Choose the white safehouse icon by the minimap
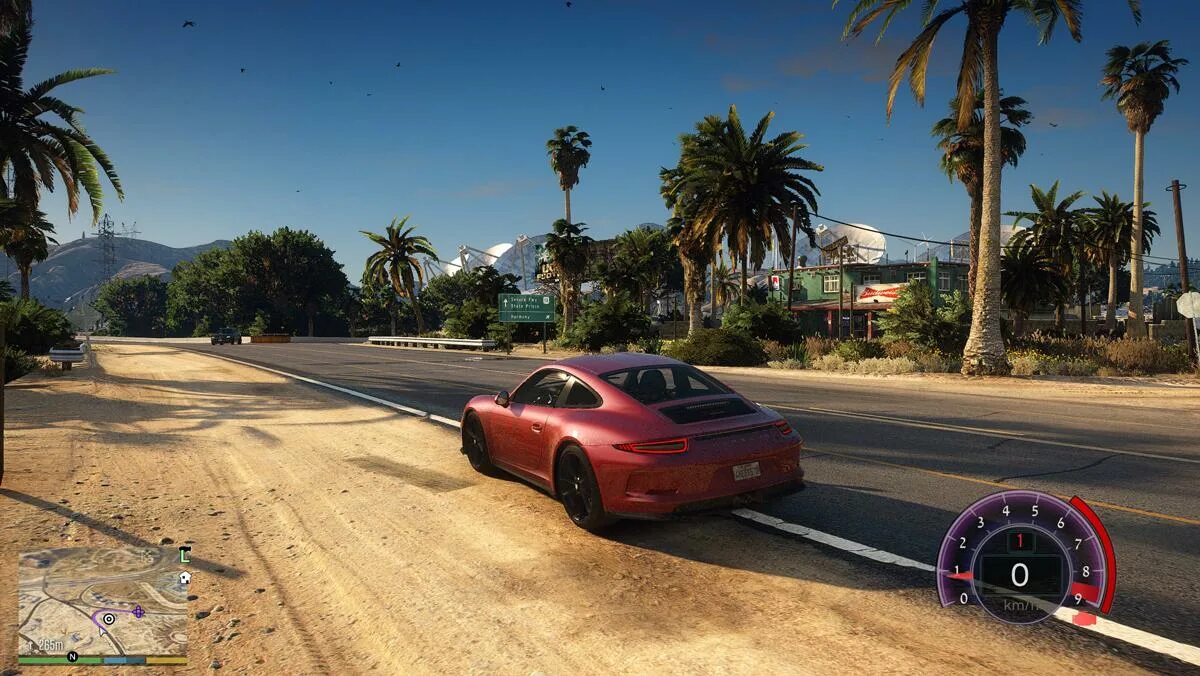This screenshot has height=676, width=1200. [x=184, y=577]
